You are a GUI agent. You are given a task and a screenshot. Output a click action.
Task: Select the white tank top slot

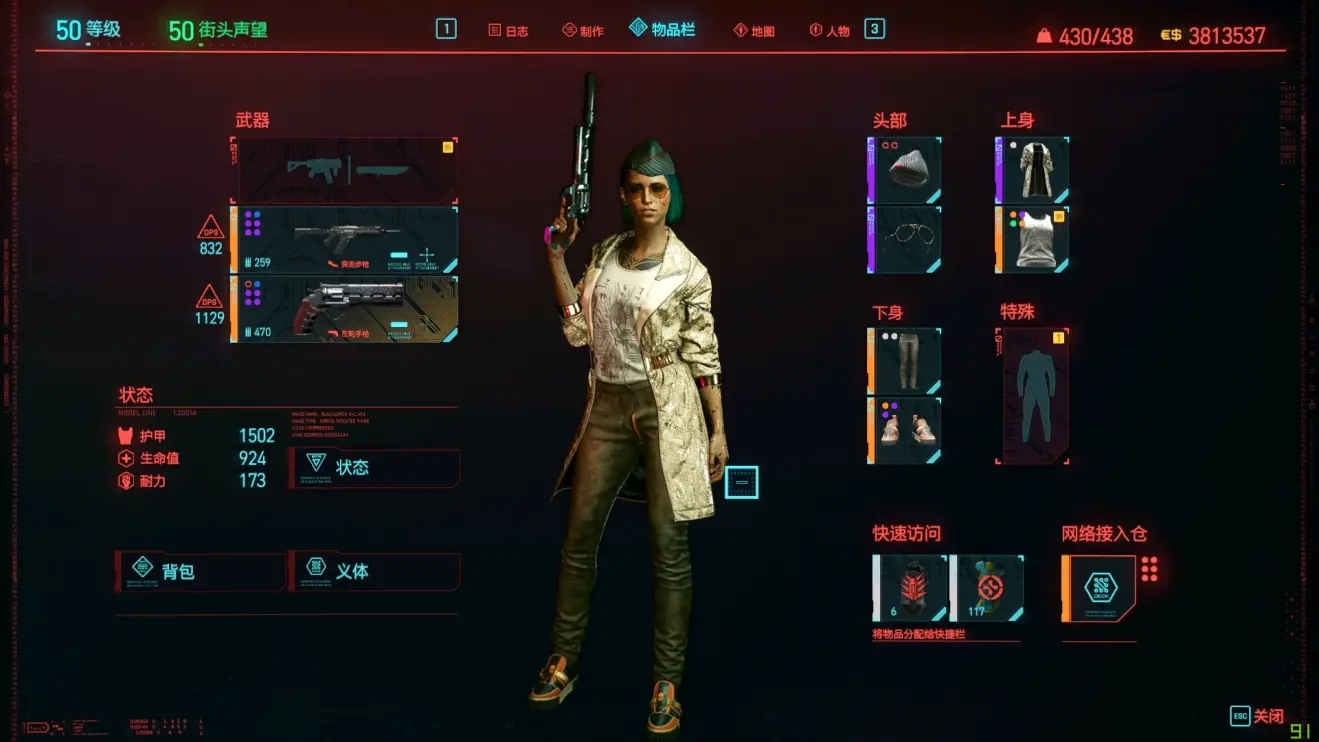(x=1032, y=240)
